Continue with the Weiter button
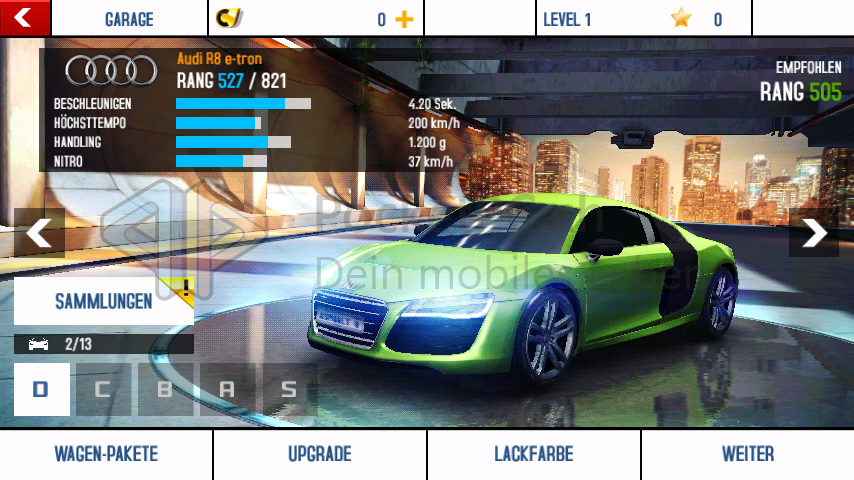The image size is (854, 480). pyautogui.click(x=748, y=455)
